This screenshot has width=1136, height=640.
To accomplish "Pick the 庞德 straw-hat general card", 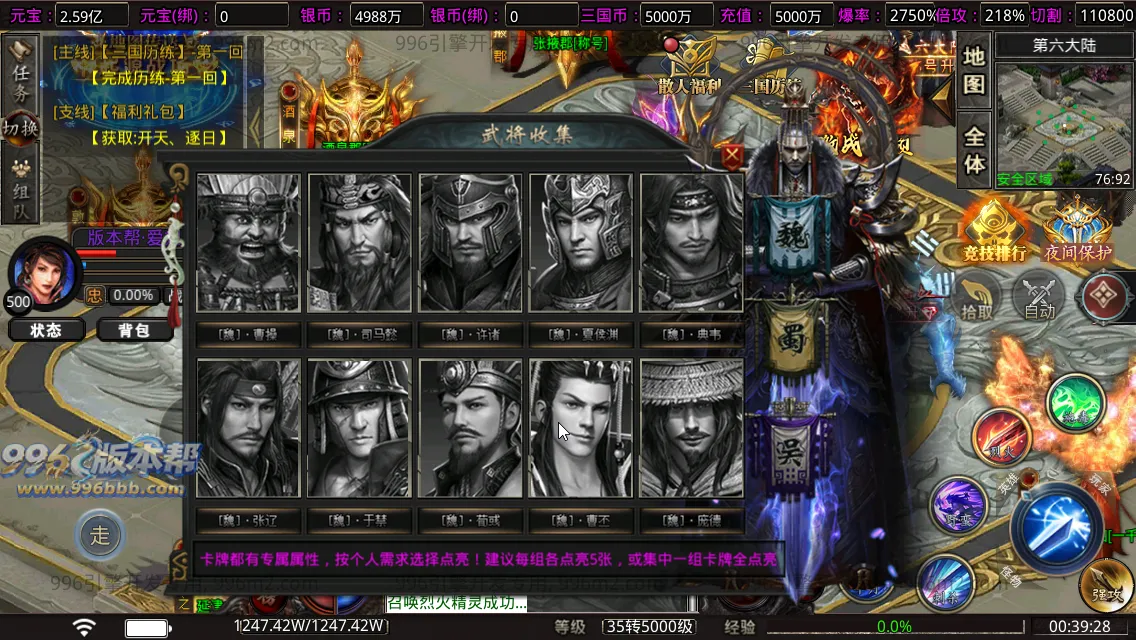I will (x=692, y=428).
